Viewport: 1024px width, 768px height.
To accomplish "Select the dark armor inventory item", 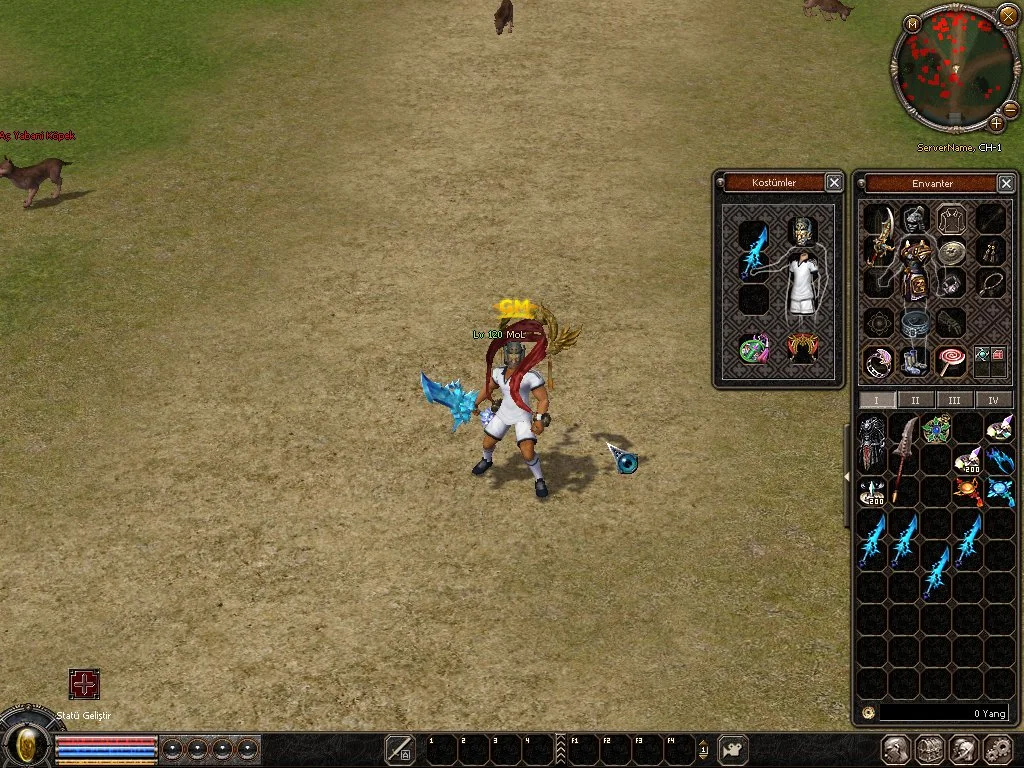I will point(872,443).
